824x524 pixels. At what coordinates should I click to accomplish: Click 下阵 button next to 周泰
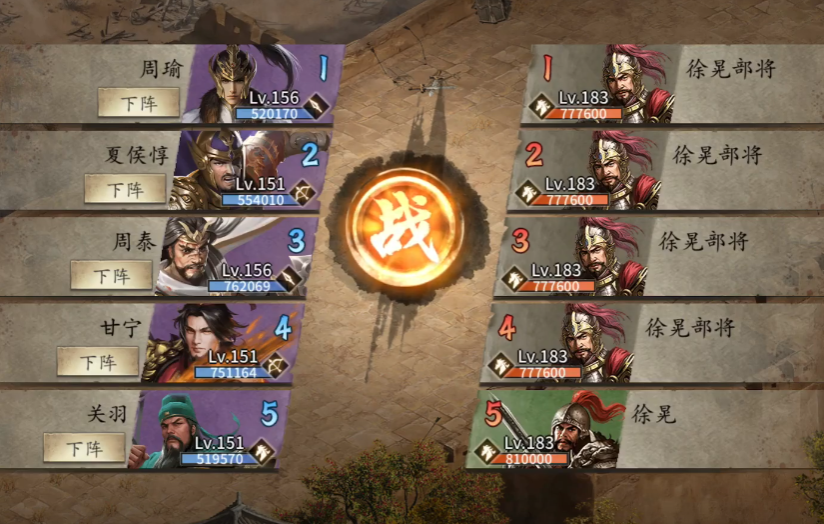[x=111, y=275]
